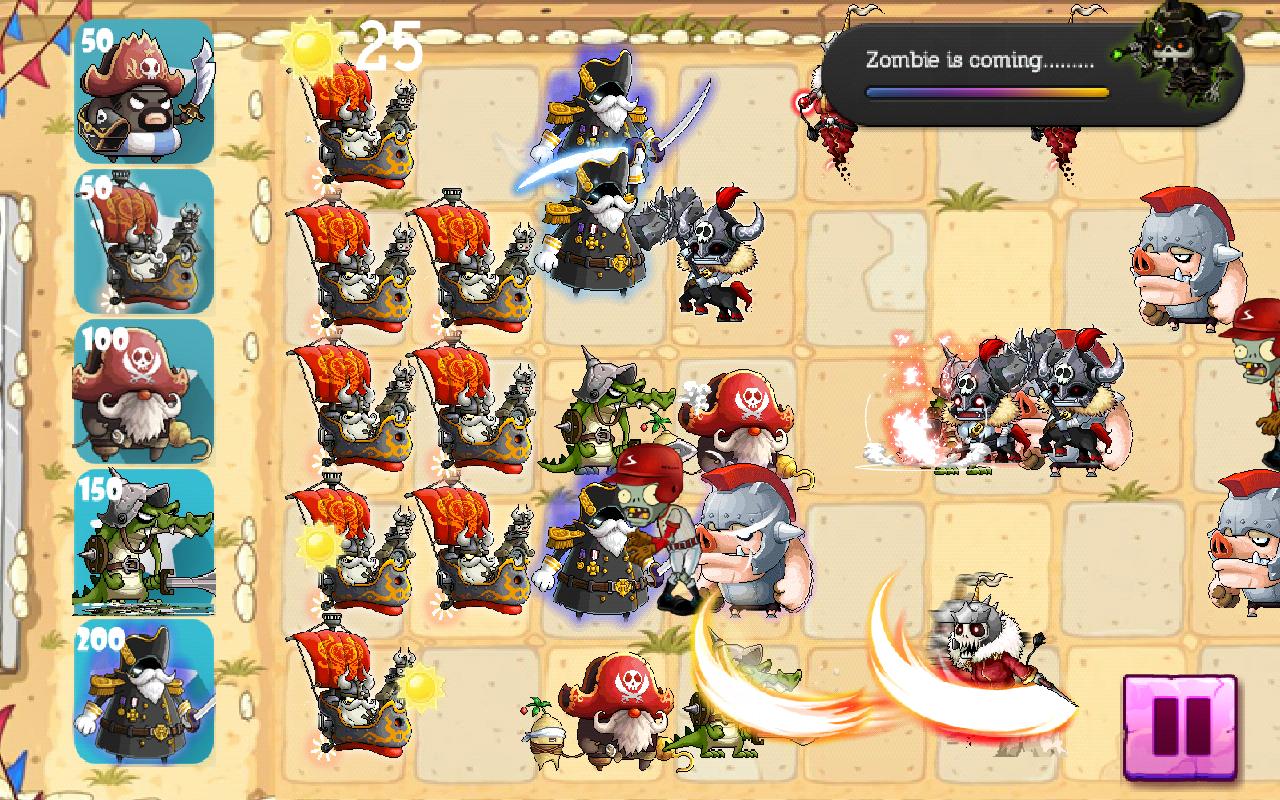1280x800 pixels.
Task: Click the sun icon beside the counter
Action: point(311,48)
